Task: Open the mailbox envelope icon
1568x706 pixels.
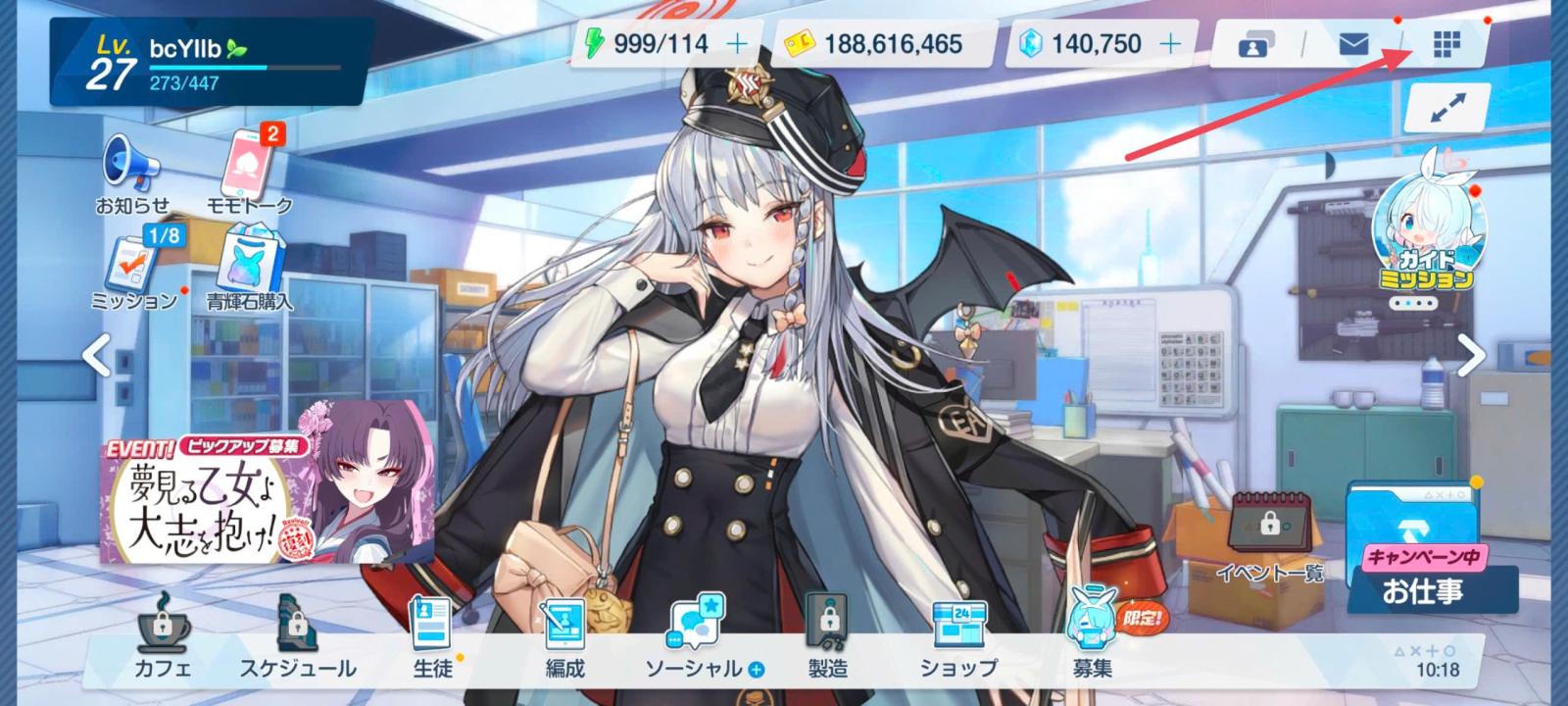Action: 1353,44
